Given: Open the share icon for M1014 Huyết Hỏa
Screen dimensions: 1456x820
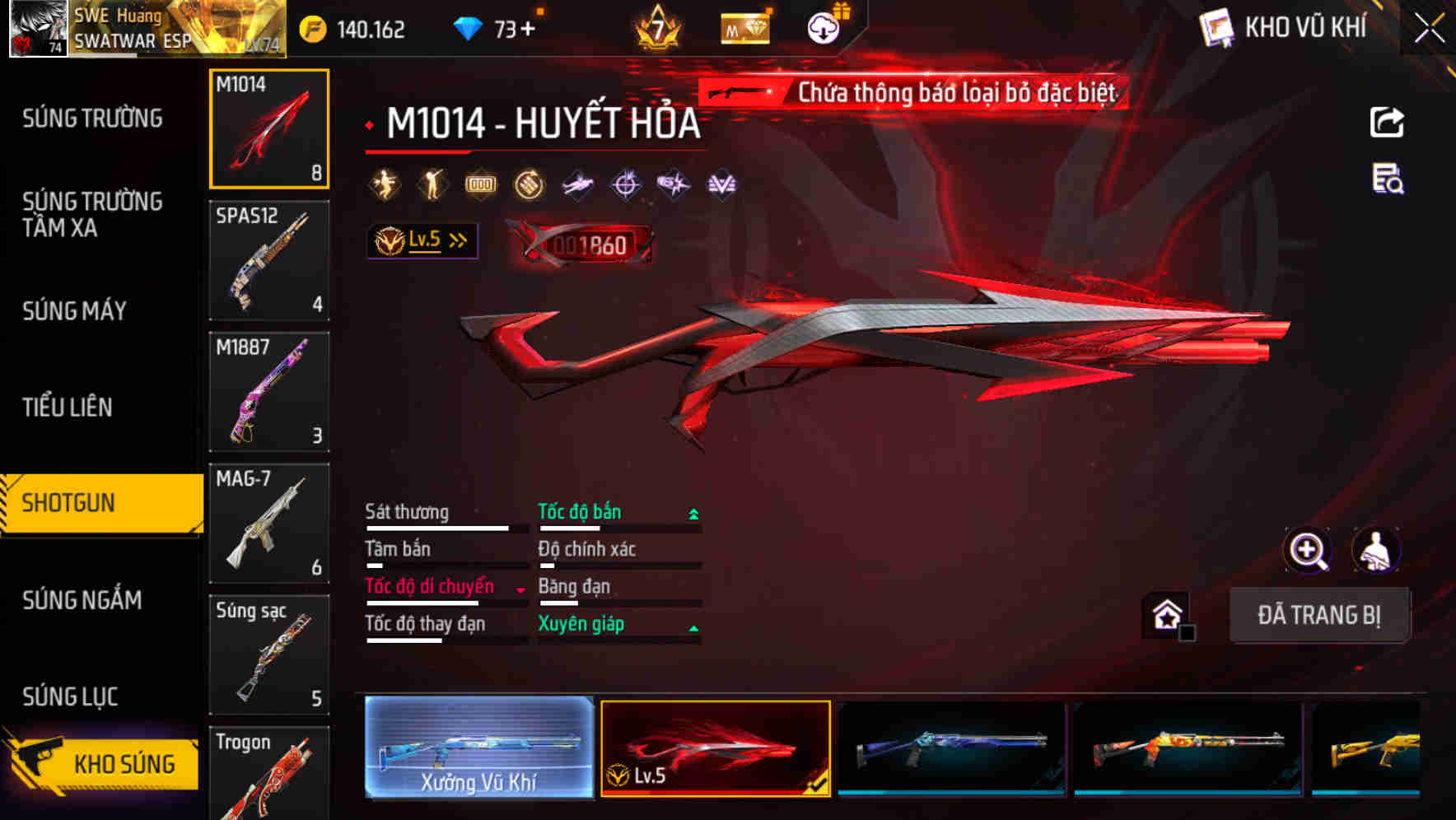Looking at the screenshot, I should coord(1386,122).
